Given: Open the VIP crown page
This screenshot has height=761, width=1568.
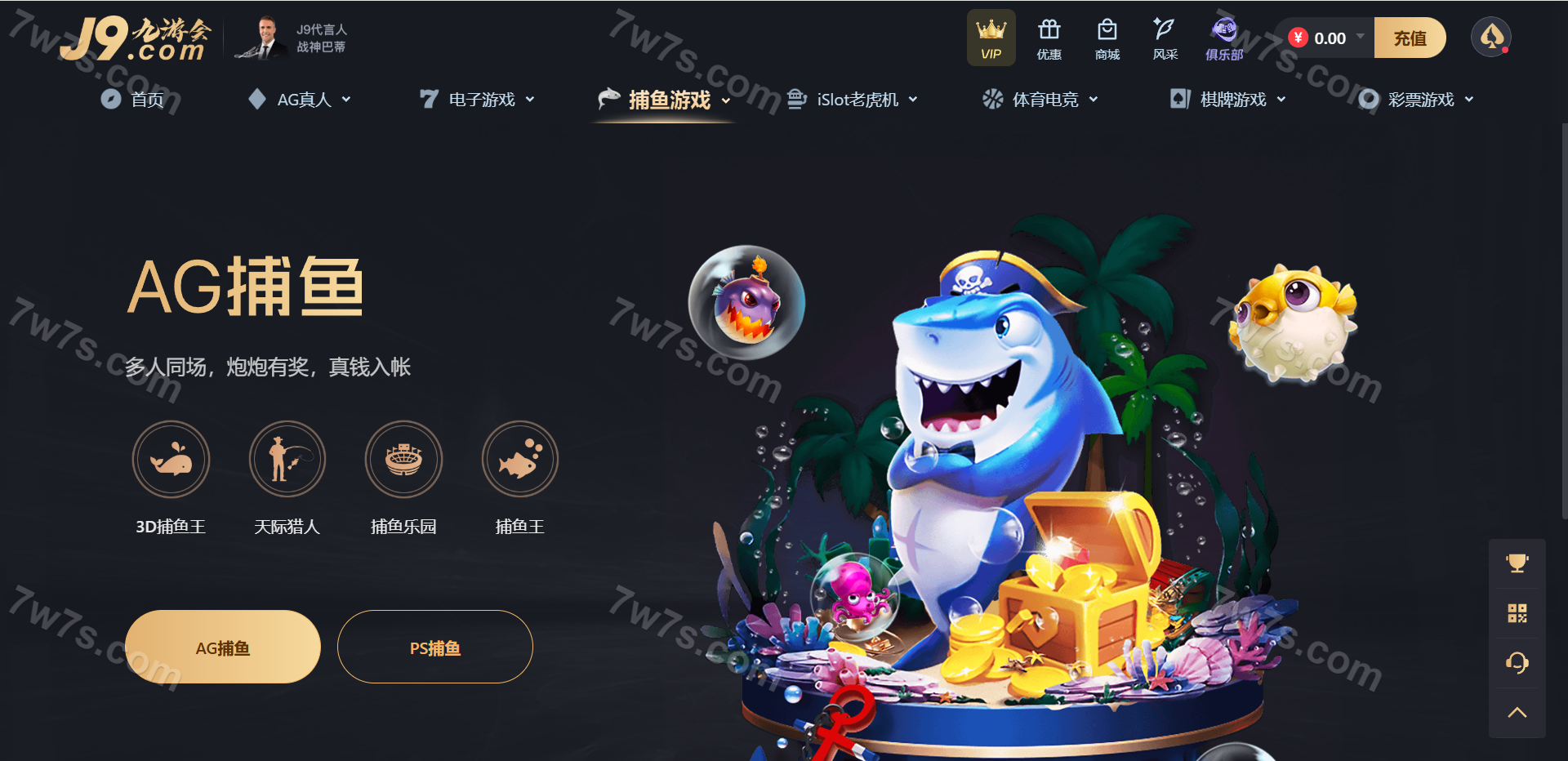Looking at the screenshot, I should (991, 38).
